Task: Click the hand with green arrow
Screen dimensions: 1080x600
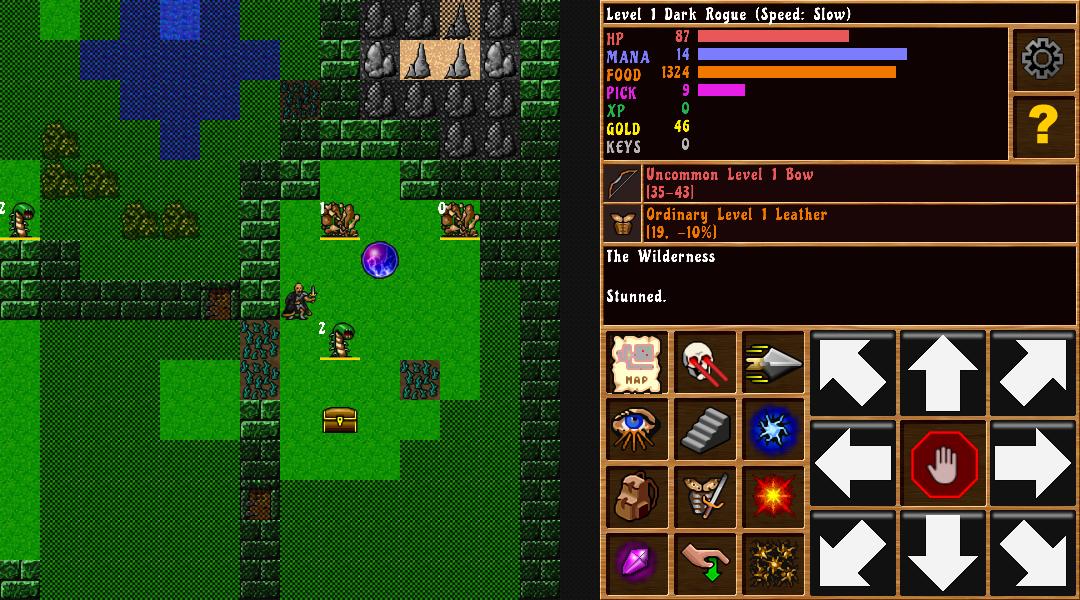Action: [x=704, y=563]
